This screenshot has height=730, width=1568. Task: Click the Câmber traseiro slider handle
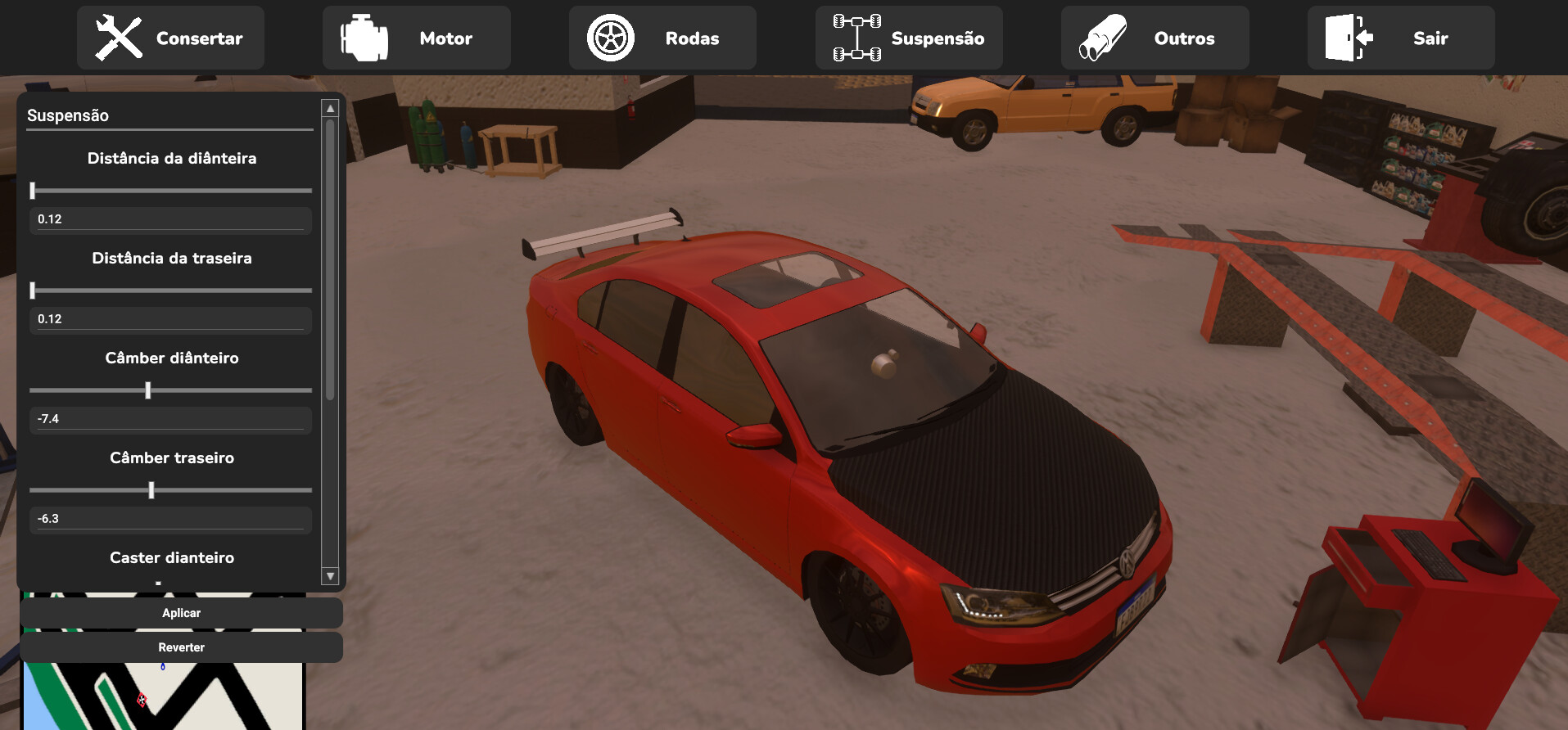coord(152,490)
